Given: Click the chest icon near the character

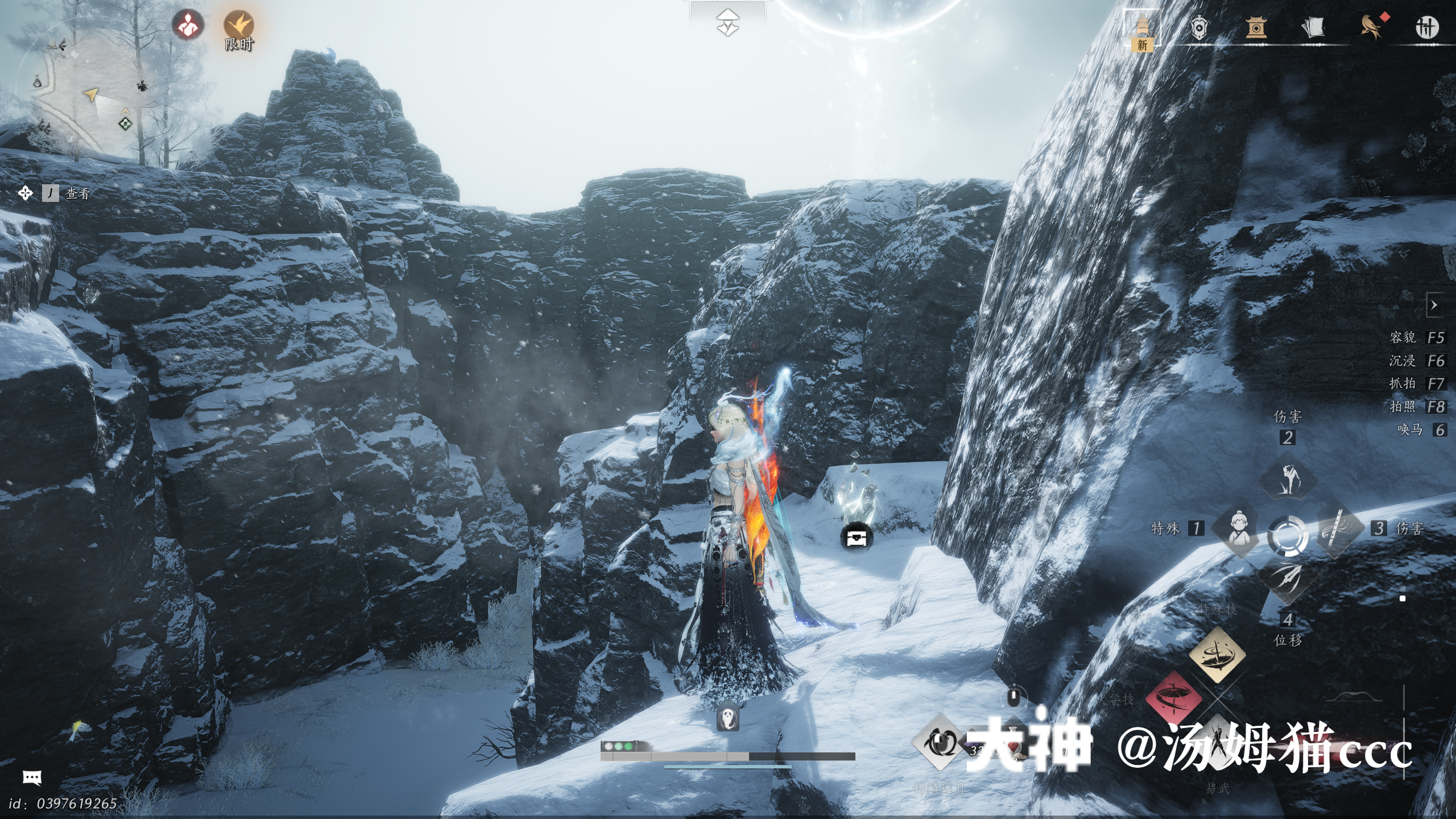Looking at the screenshot, I should [856, 536].
